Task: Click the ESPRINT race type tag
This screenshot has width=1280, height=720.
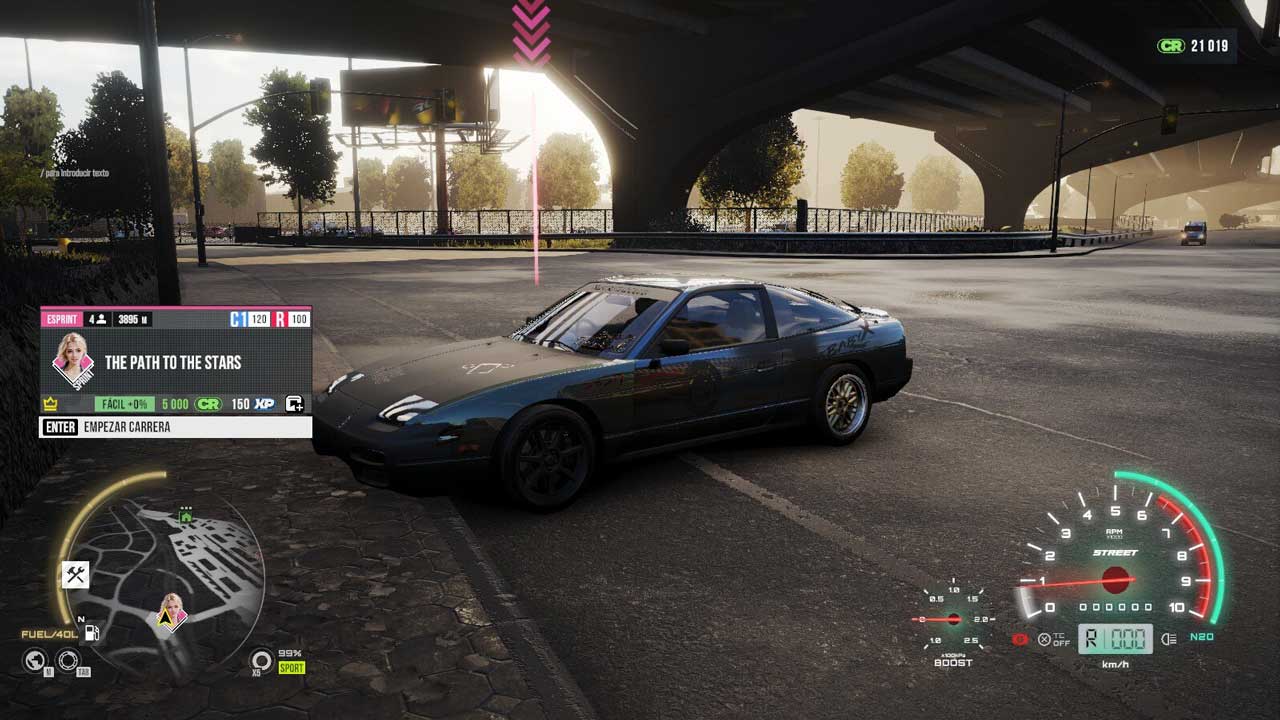Action: pyautogui.click(x=61, y=319)
